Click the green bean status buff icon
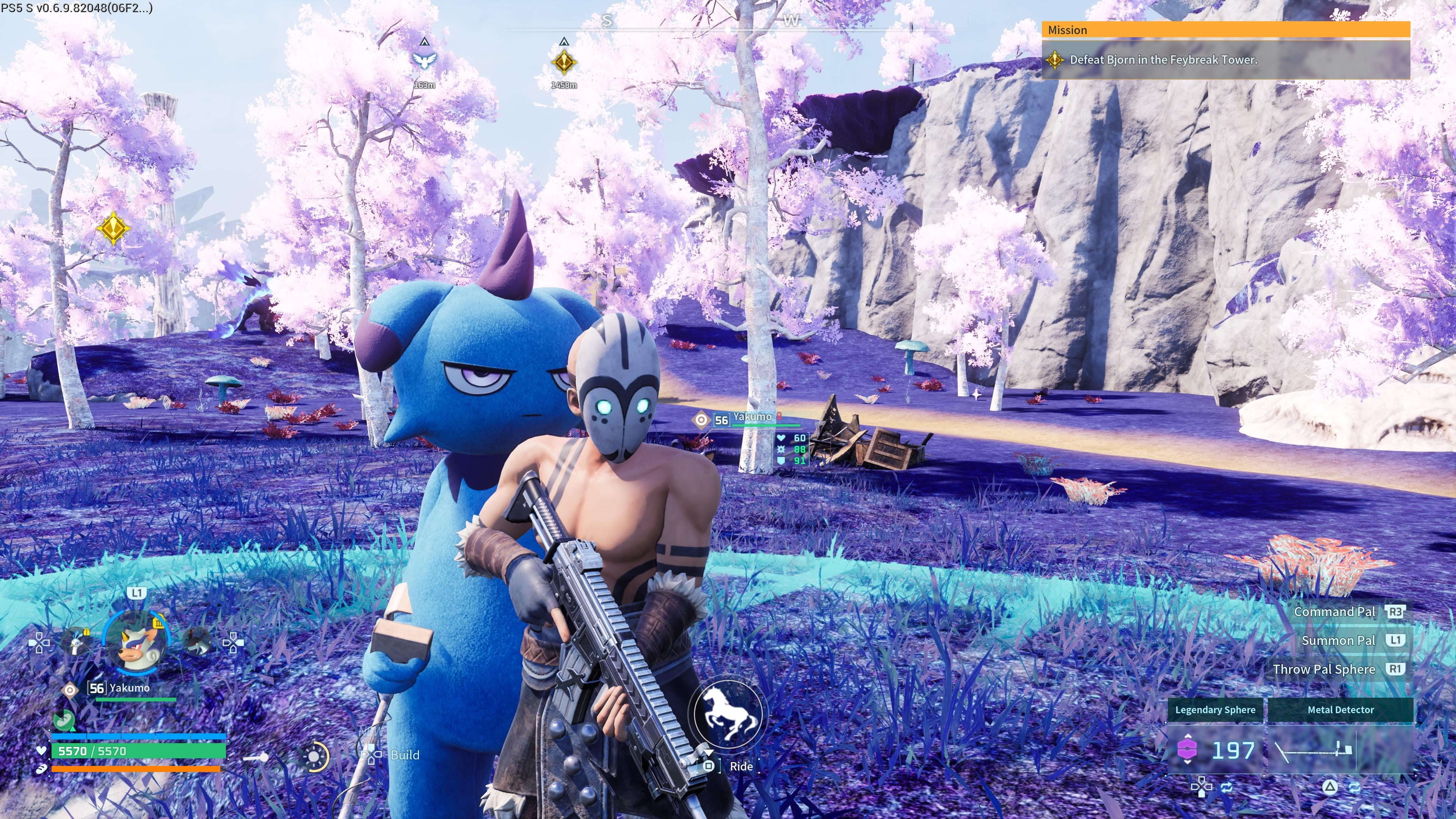The image size is (1456, 819). 64,720
